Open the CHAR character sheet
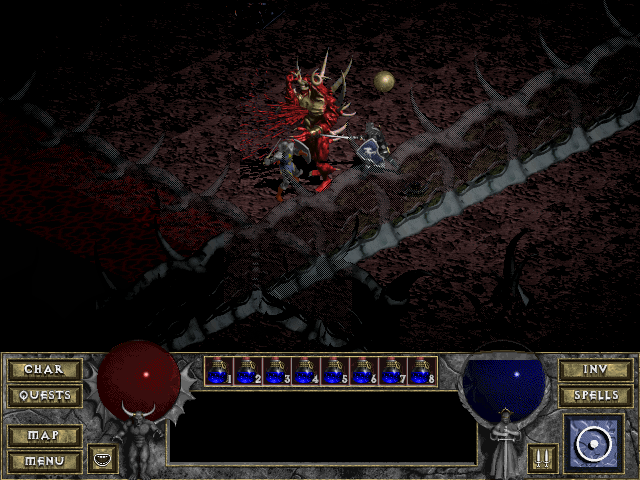The image size is (640, 480). 45,370
